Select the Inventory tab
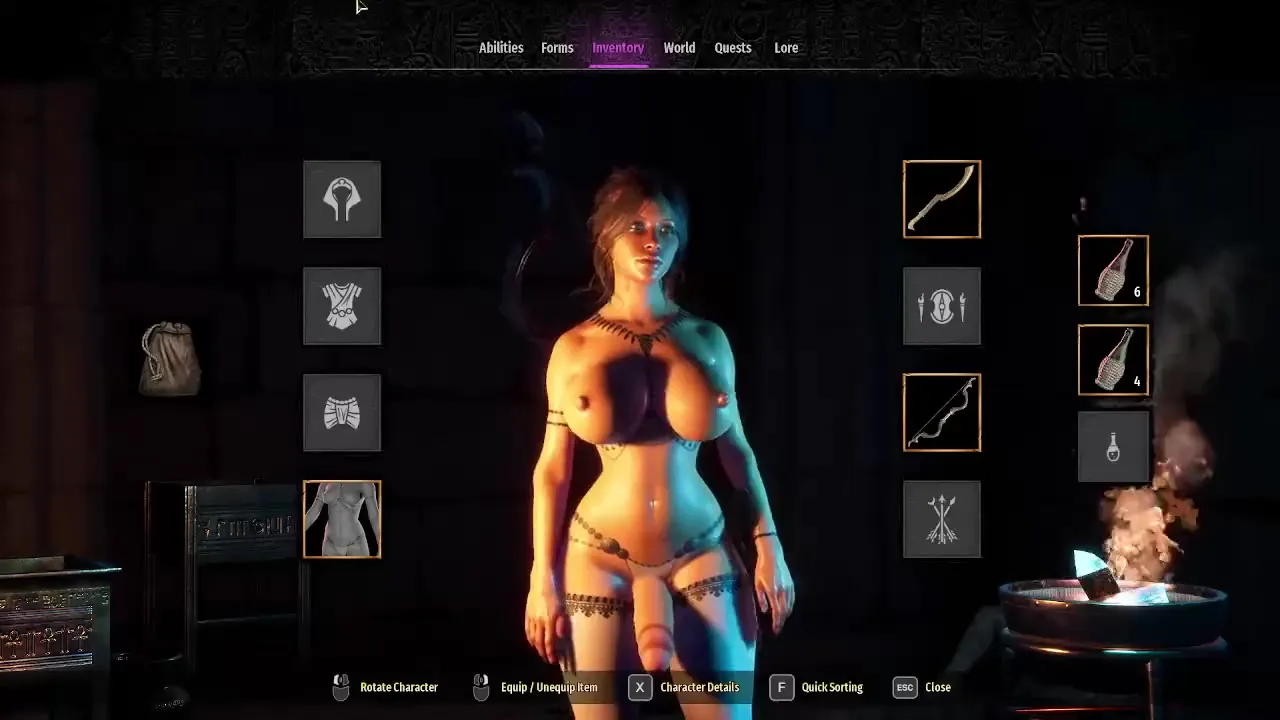Image resolution: width=1280 pixels, height=720 pixels. (618, 48)
